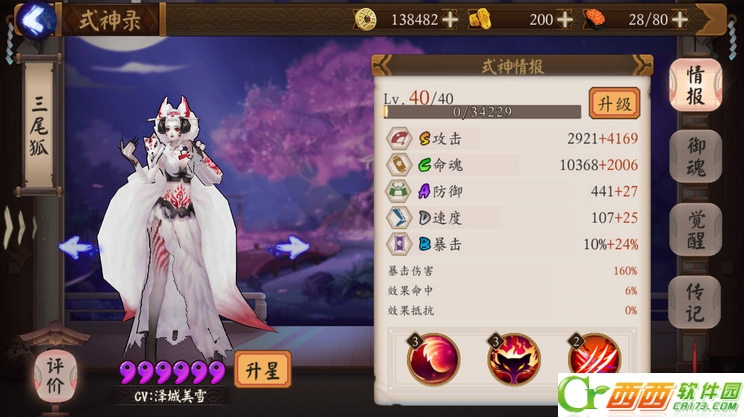
Task: Go back with the blue arrow button
Action: point(36,19)
